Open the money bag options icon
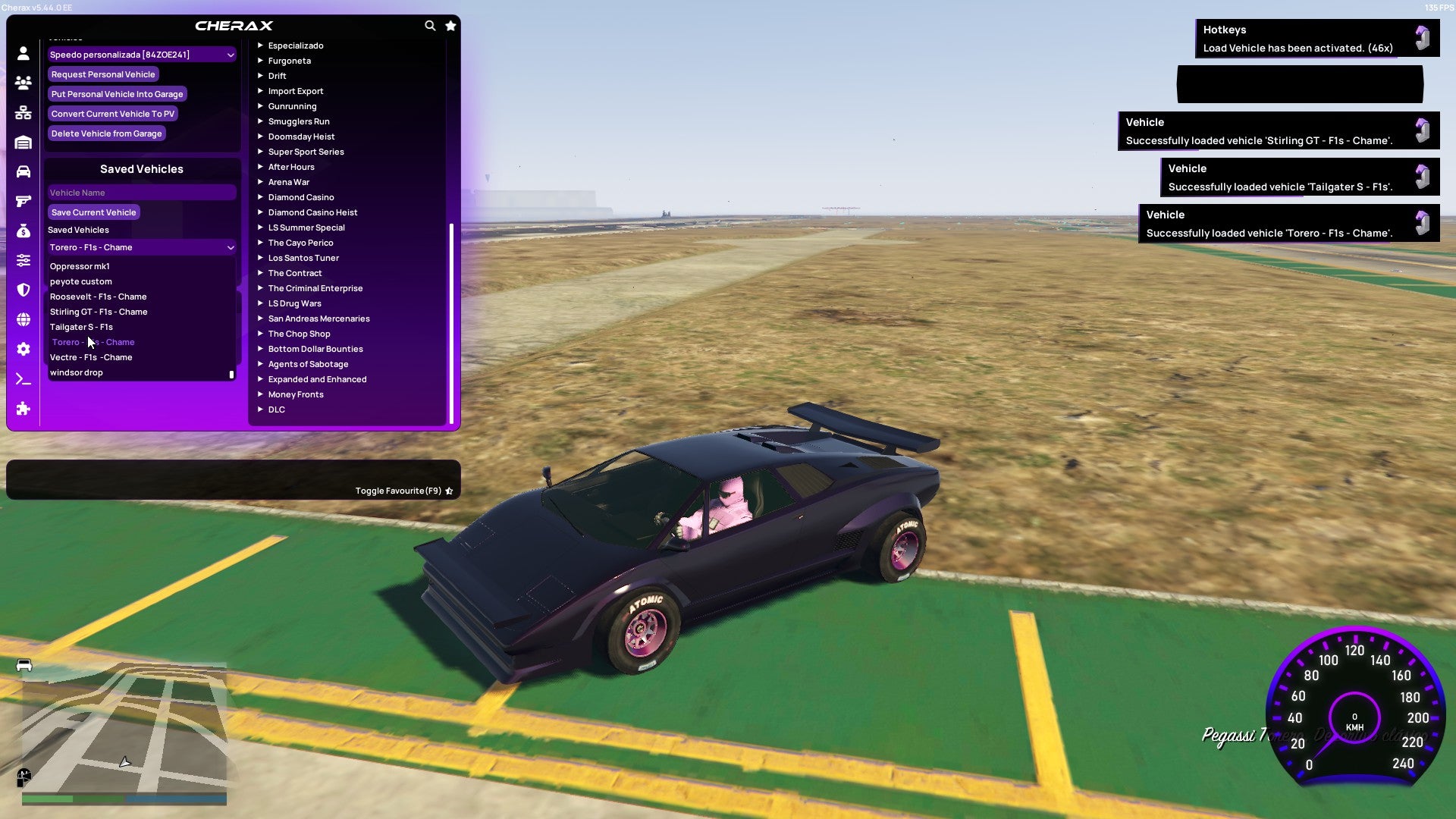The height and width of the screenshot is (819, 1456). click(24, 230)
